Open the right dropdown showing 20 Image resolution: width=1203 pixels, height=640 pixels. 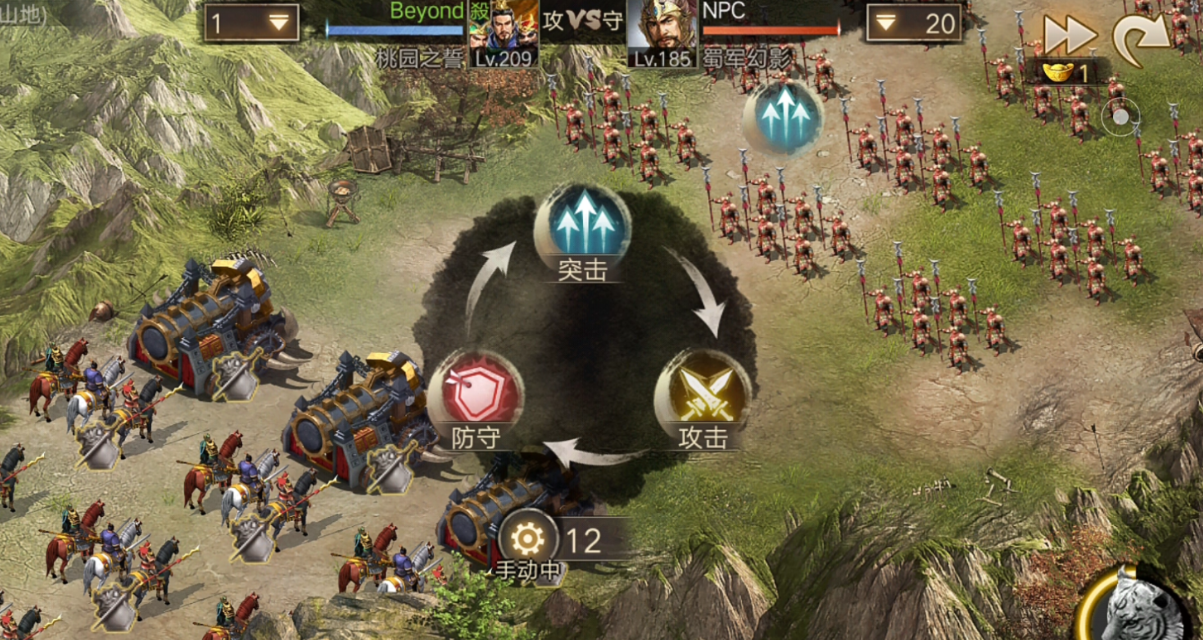pyautogui.click(x=913, y=23)
